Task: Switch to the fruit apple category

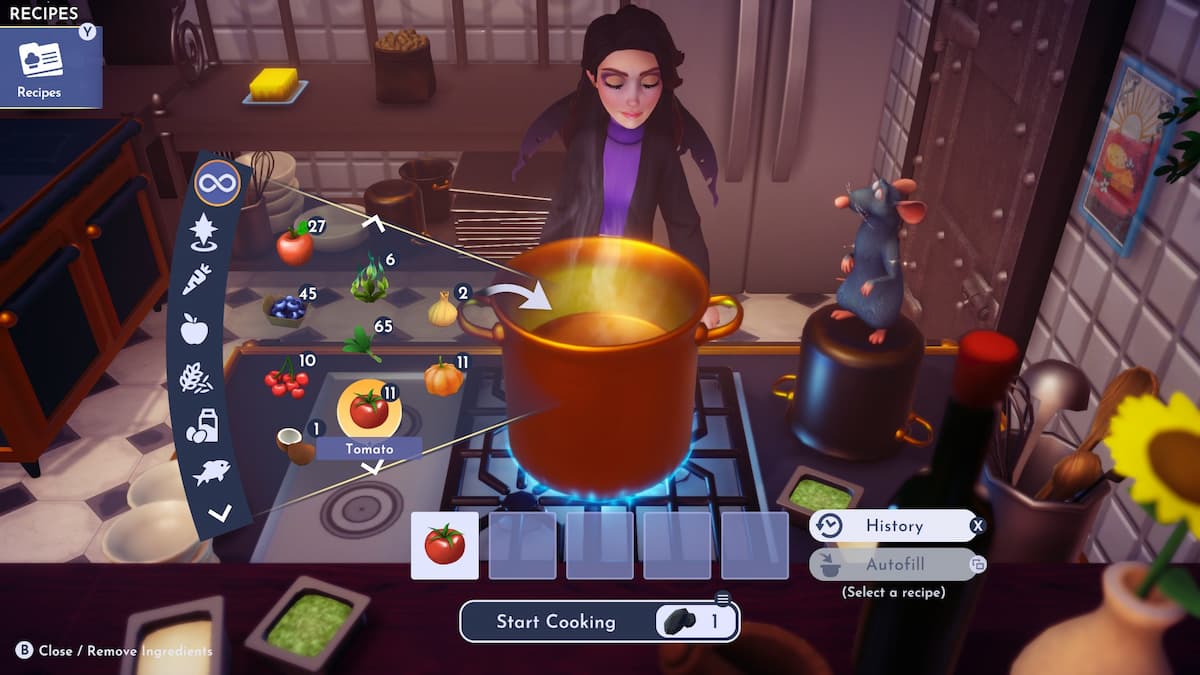Action: point(194,328)
